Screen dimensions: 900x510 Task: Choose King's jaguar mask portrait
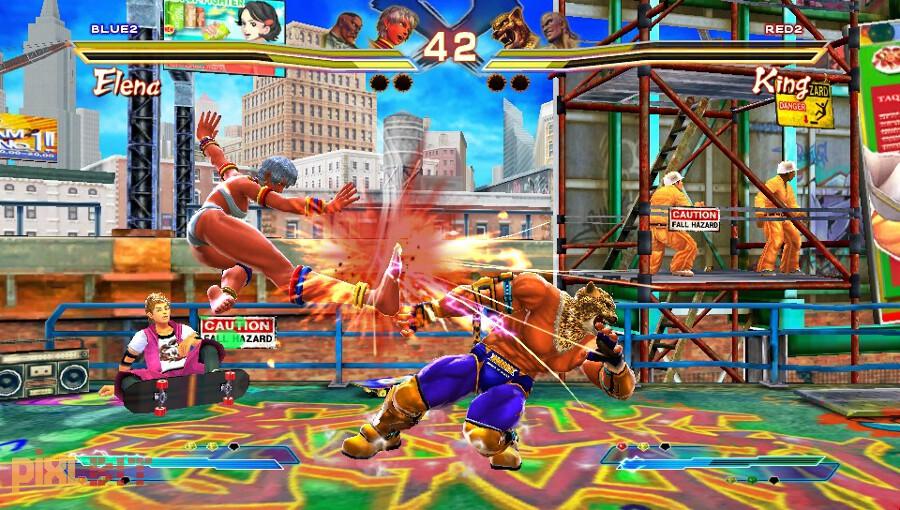click(511, 26)
